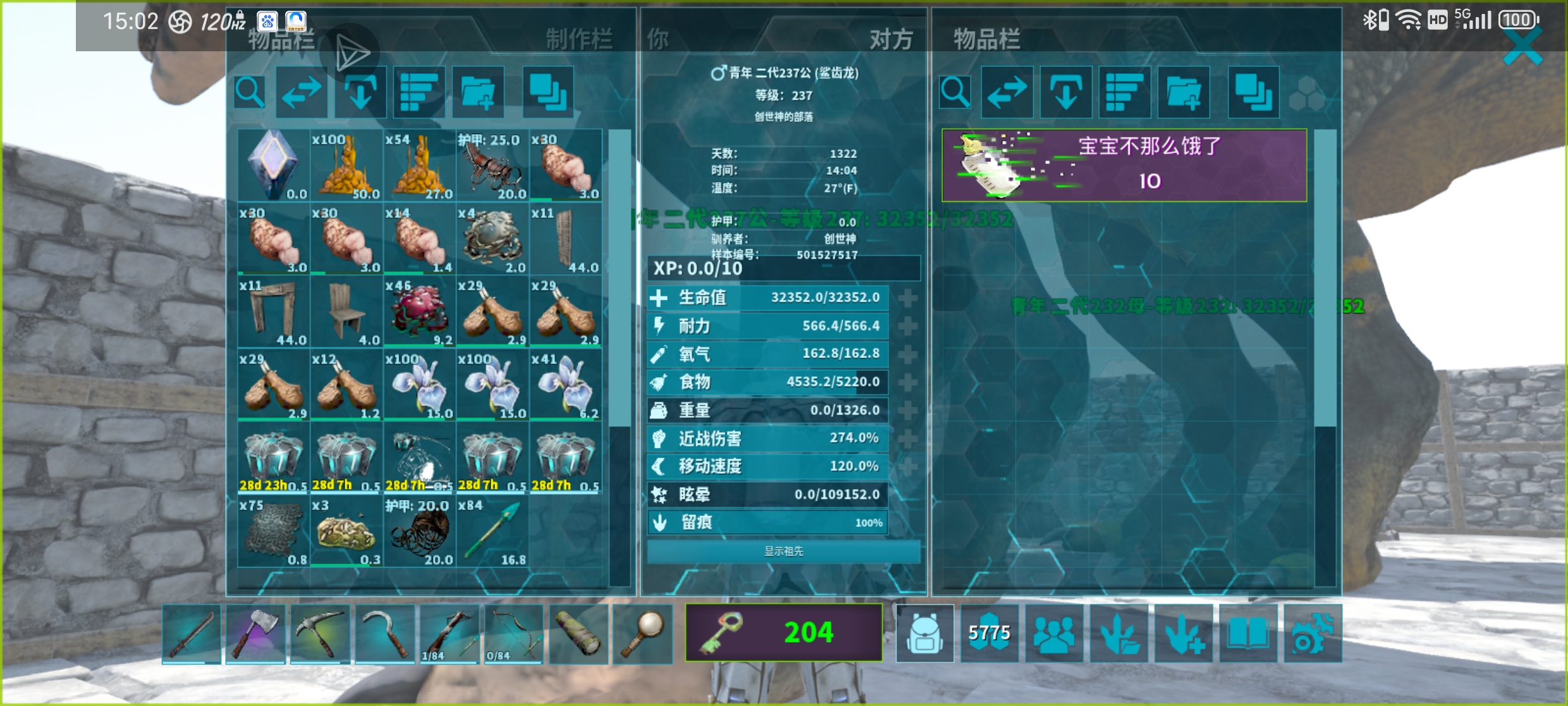Select the x75 fiber mesh stack

[x=273, y=532]
